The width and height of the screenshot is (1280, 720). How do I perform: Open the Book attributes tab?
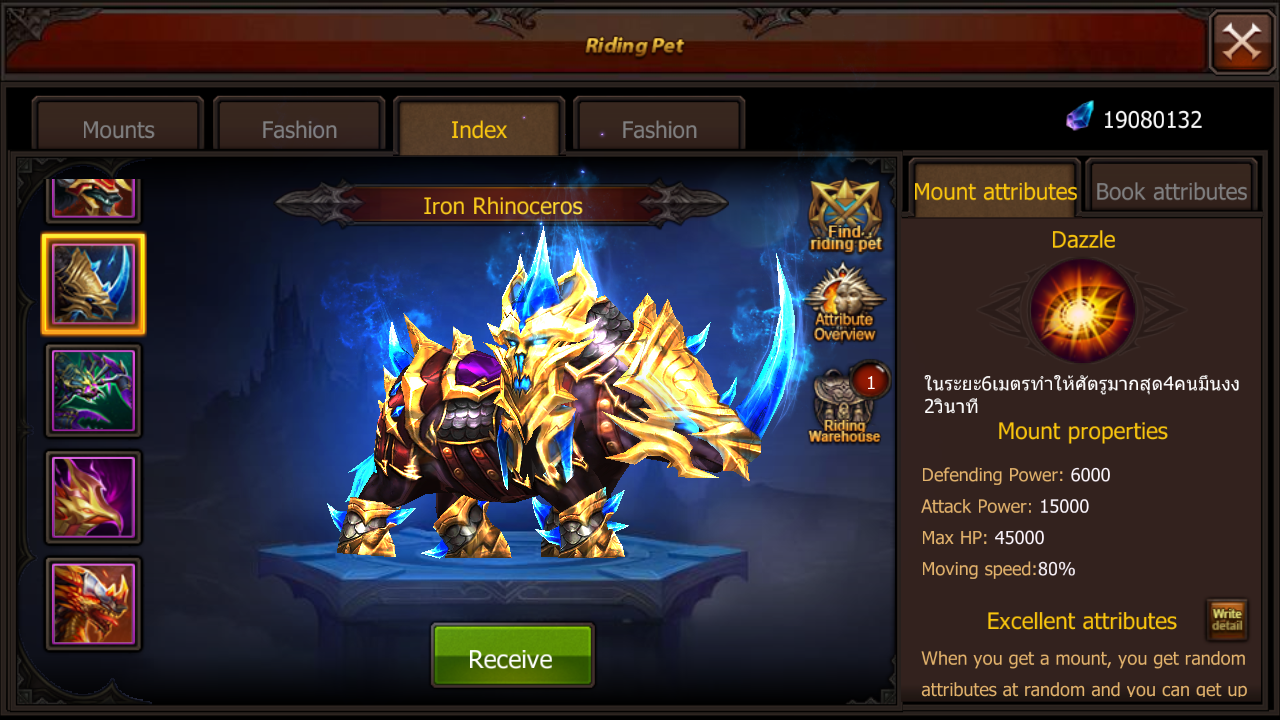coord(1170,191)
